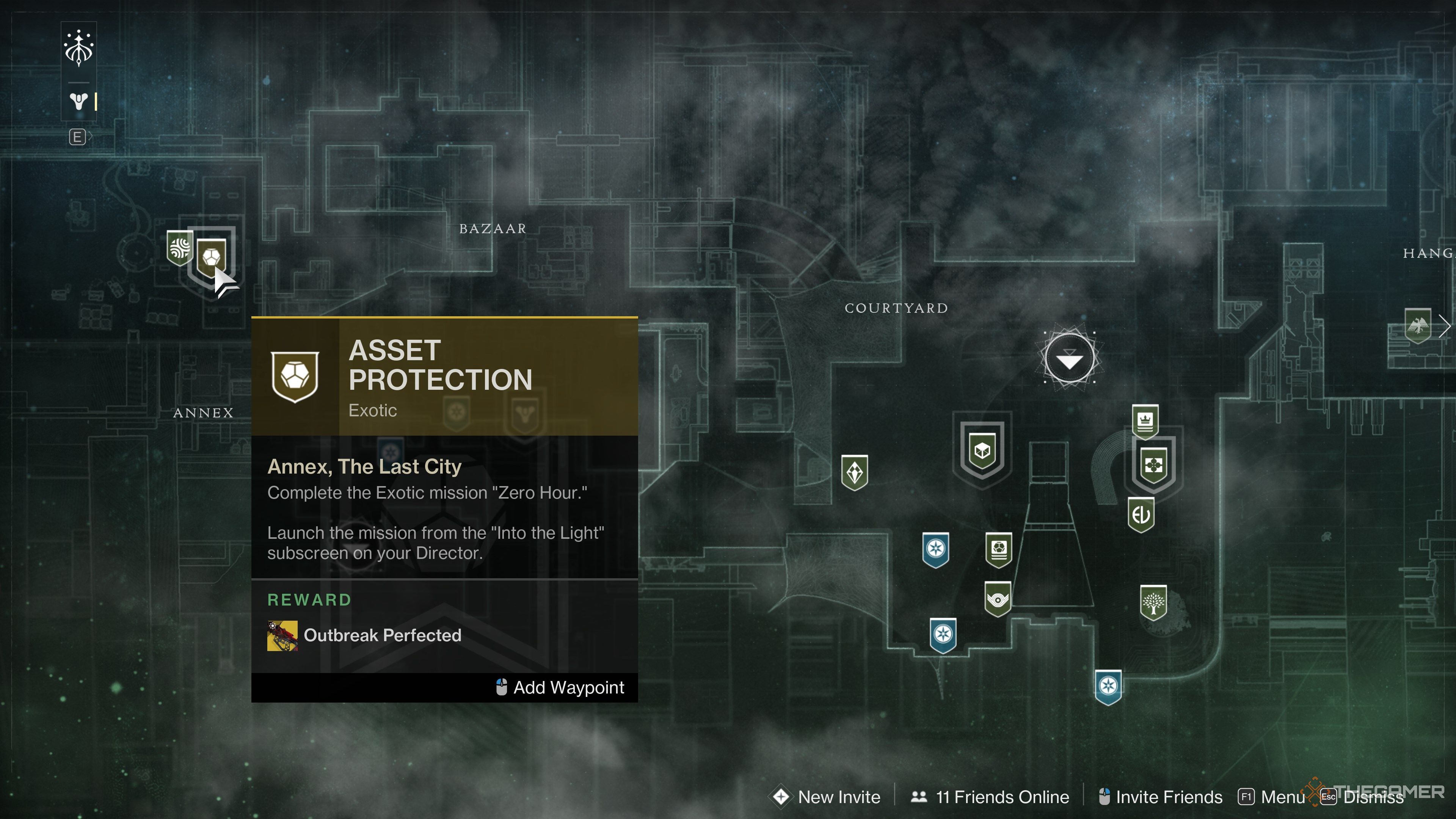Open the 11 Friends Online roster
The image size is (1456, 819).
coord(990,797)
